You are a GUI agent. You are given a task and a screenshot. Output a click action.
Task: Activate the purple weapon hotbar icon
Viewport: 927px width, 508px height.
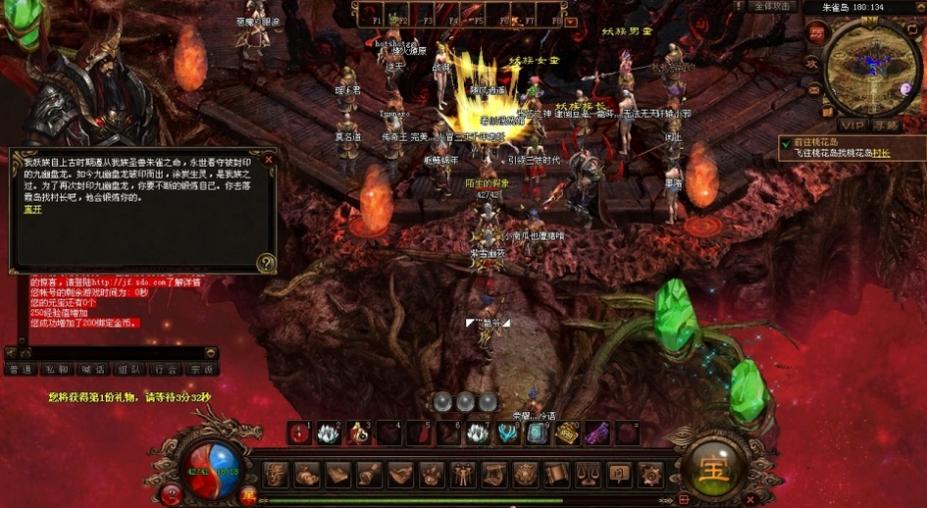pos(597,433)
